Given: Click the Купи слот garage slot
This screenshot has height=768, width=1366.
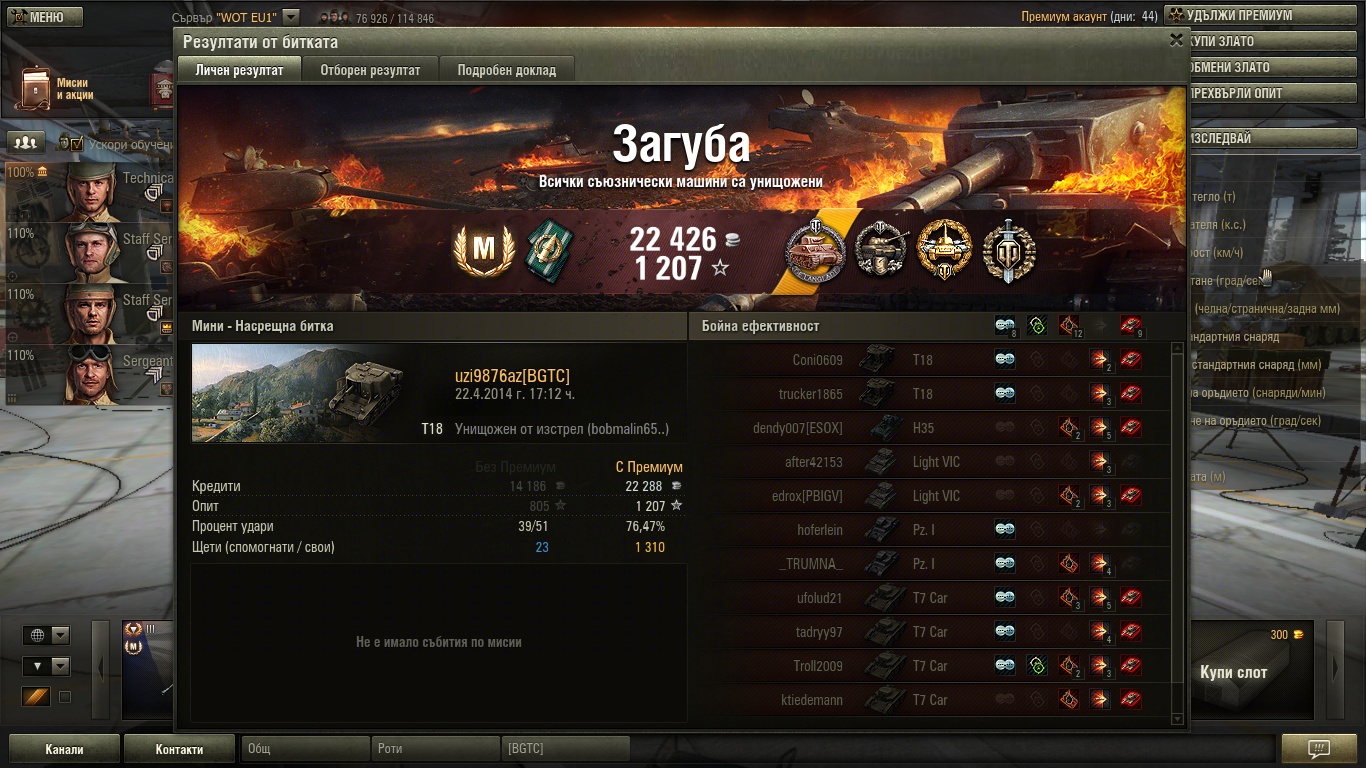Looking at the screenshot, I should coord(1233,671).
